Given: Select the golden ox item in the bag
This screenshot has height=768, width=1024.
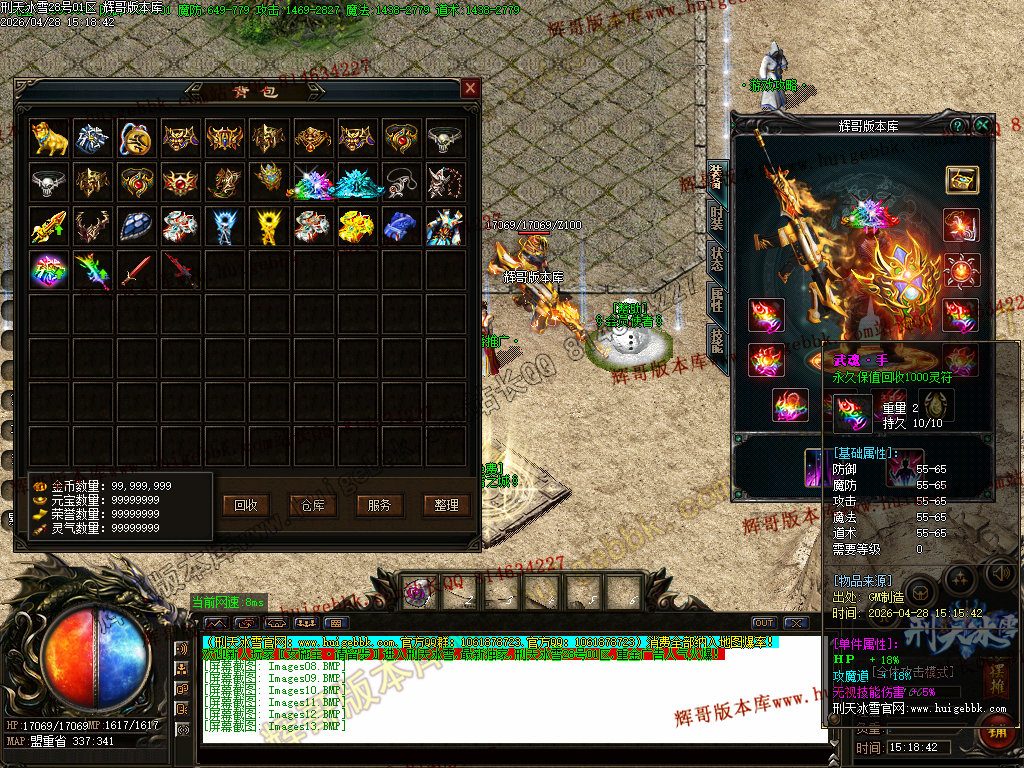Looking at the screenshot, I should 48,138.
